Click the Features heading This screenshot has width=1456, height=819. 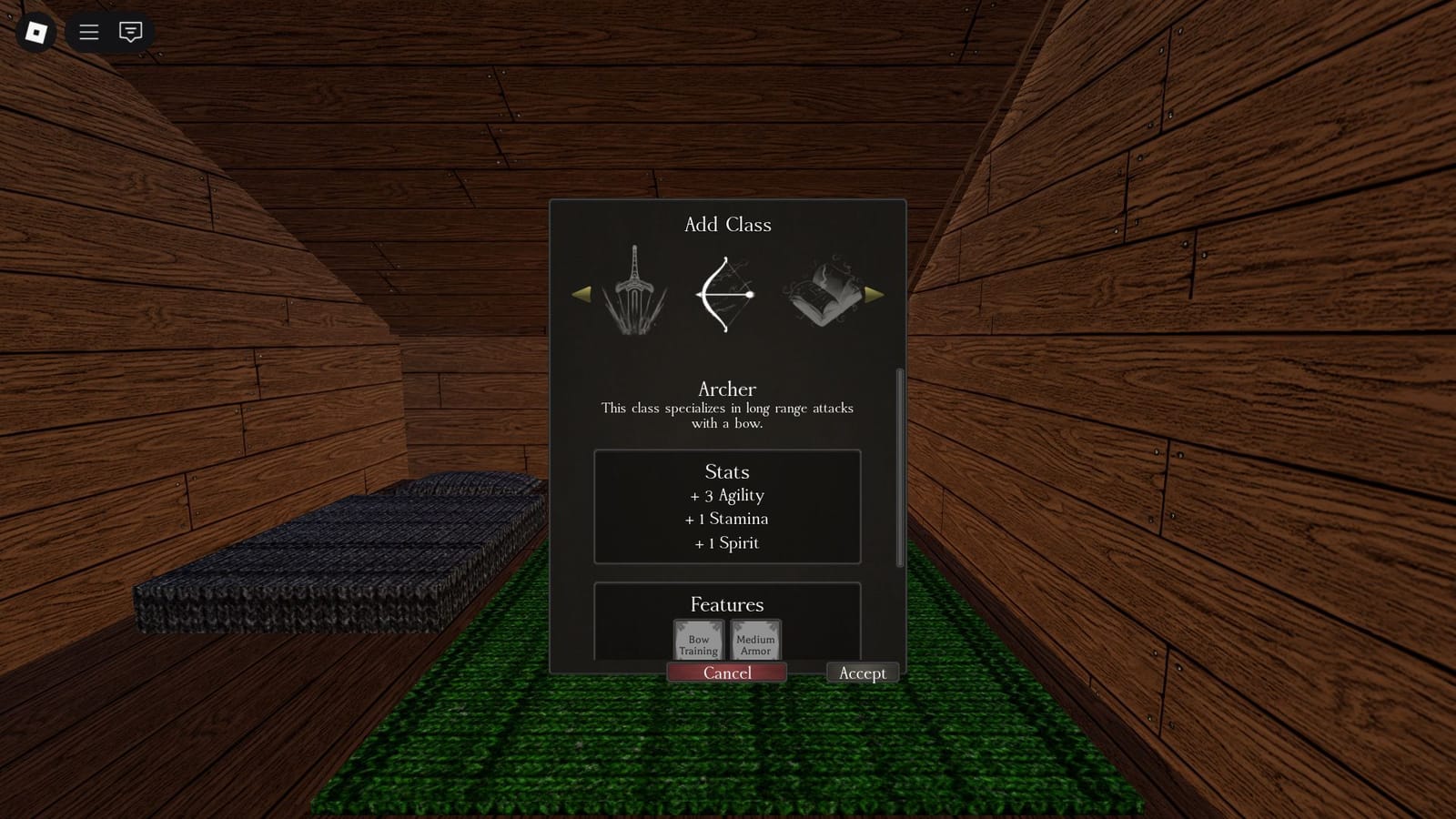pyautogui.click(x=726, y=603)
